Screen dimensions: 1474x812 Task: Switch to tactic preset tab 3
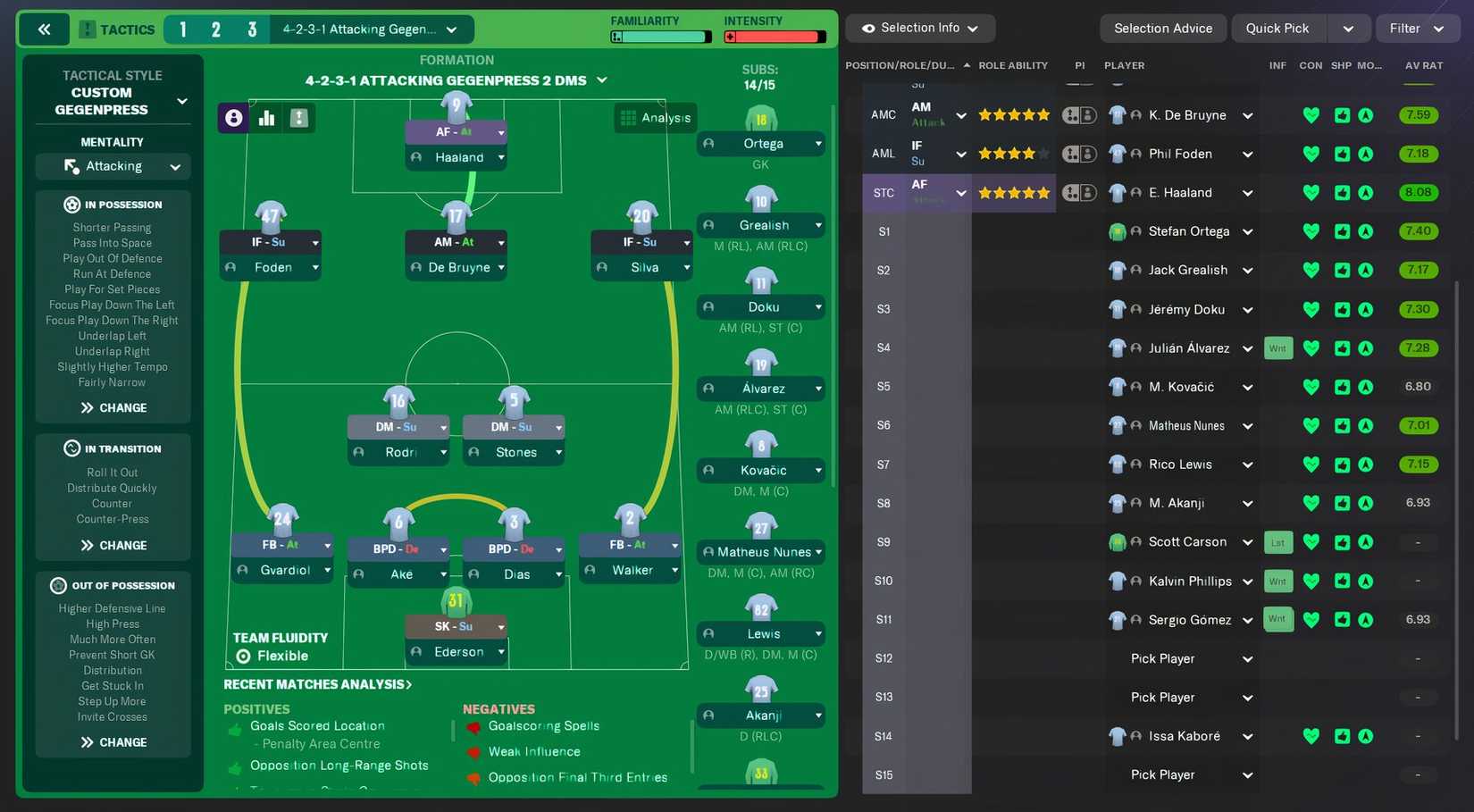[250, 29]
